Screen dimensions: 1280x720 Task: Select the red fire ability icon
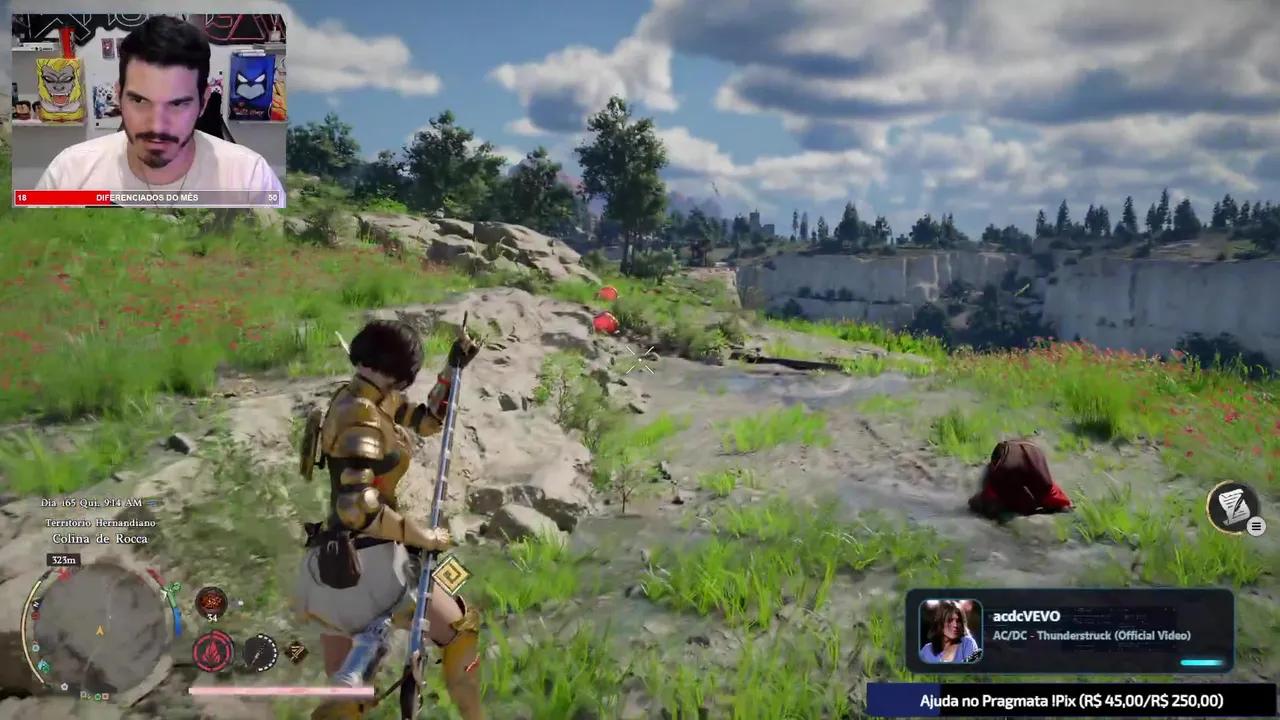pos(212,652)
